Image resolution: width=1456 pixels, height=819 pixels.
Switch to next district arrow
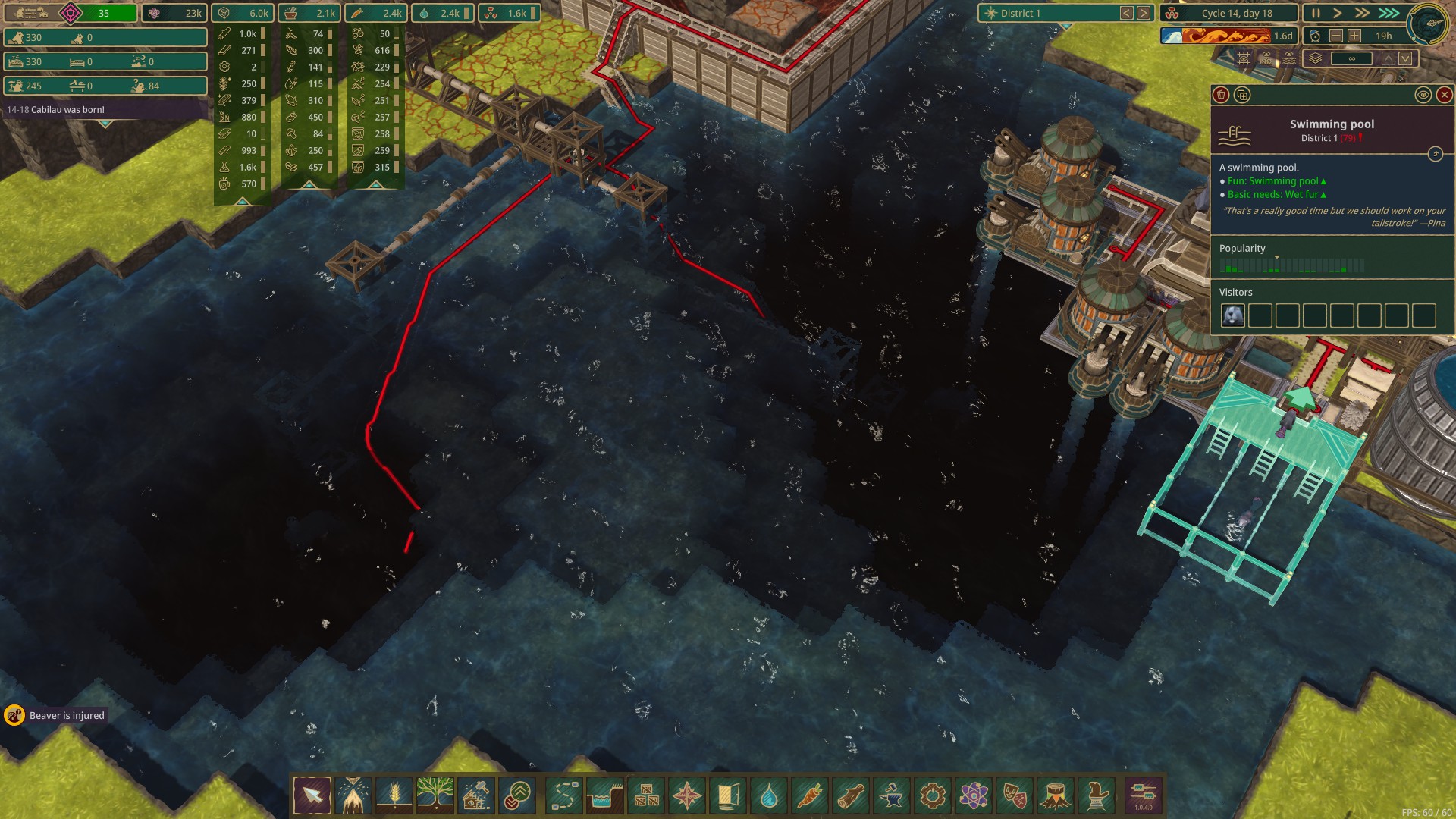(x=1143, y=13)
